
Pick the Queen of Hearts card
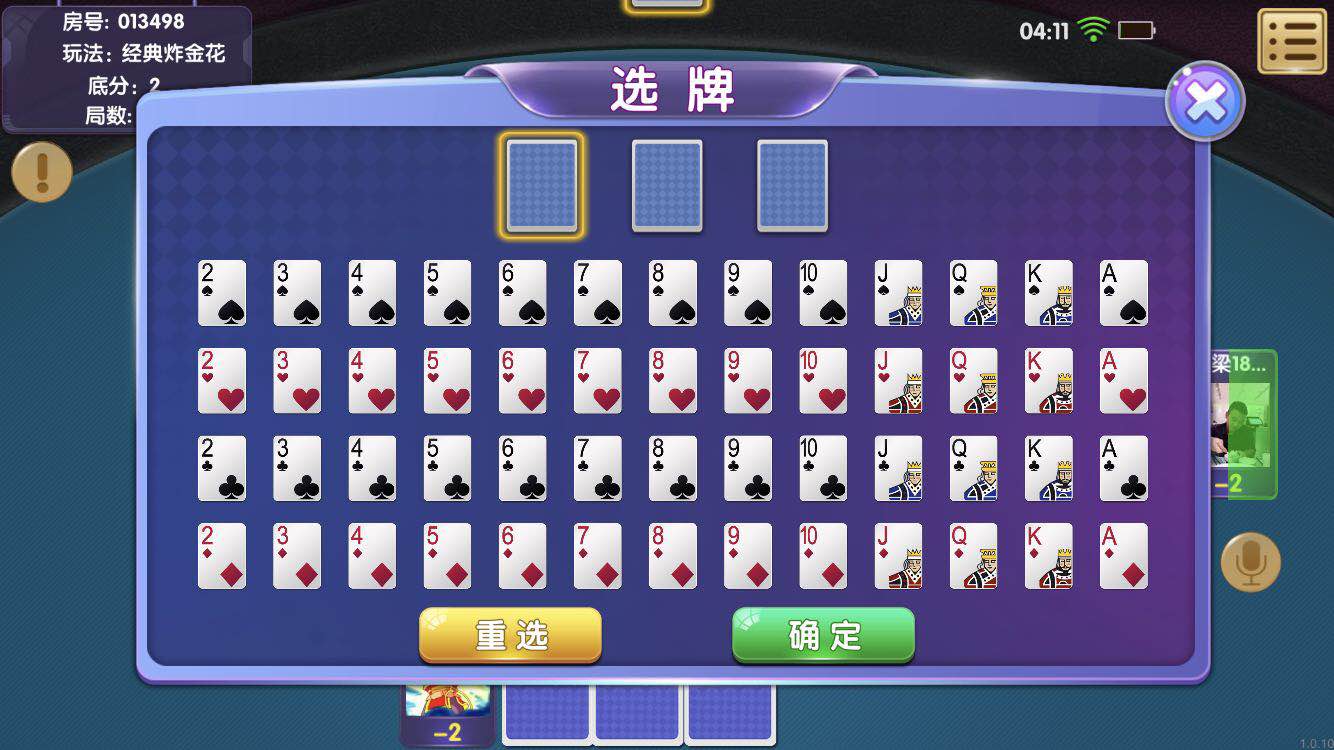coord(973,380)
